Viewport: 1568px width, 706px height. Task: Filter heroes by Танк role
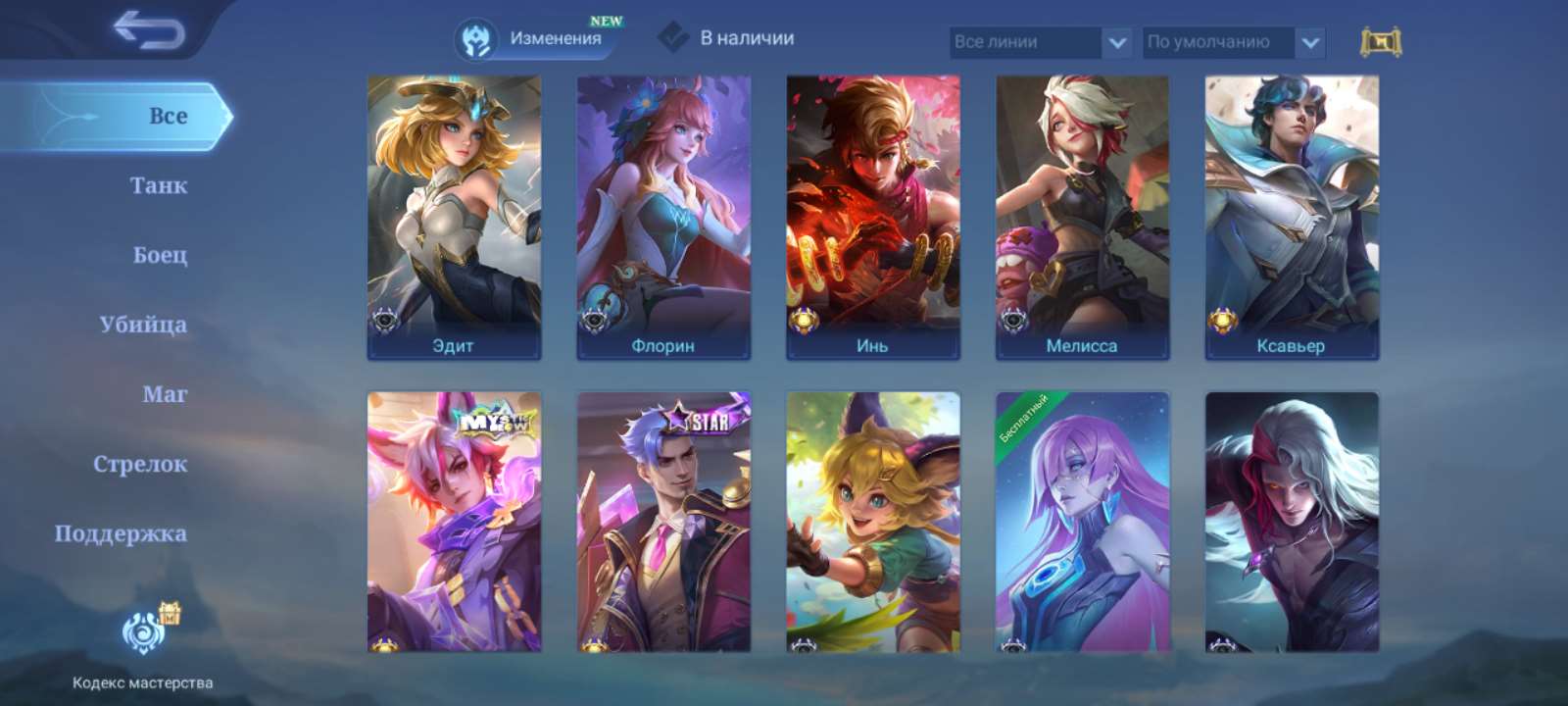(159, 184)
